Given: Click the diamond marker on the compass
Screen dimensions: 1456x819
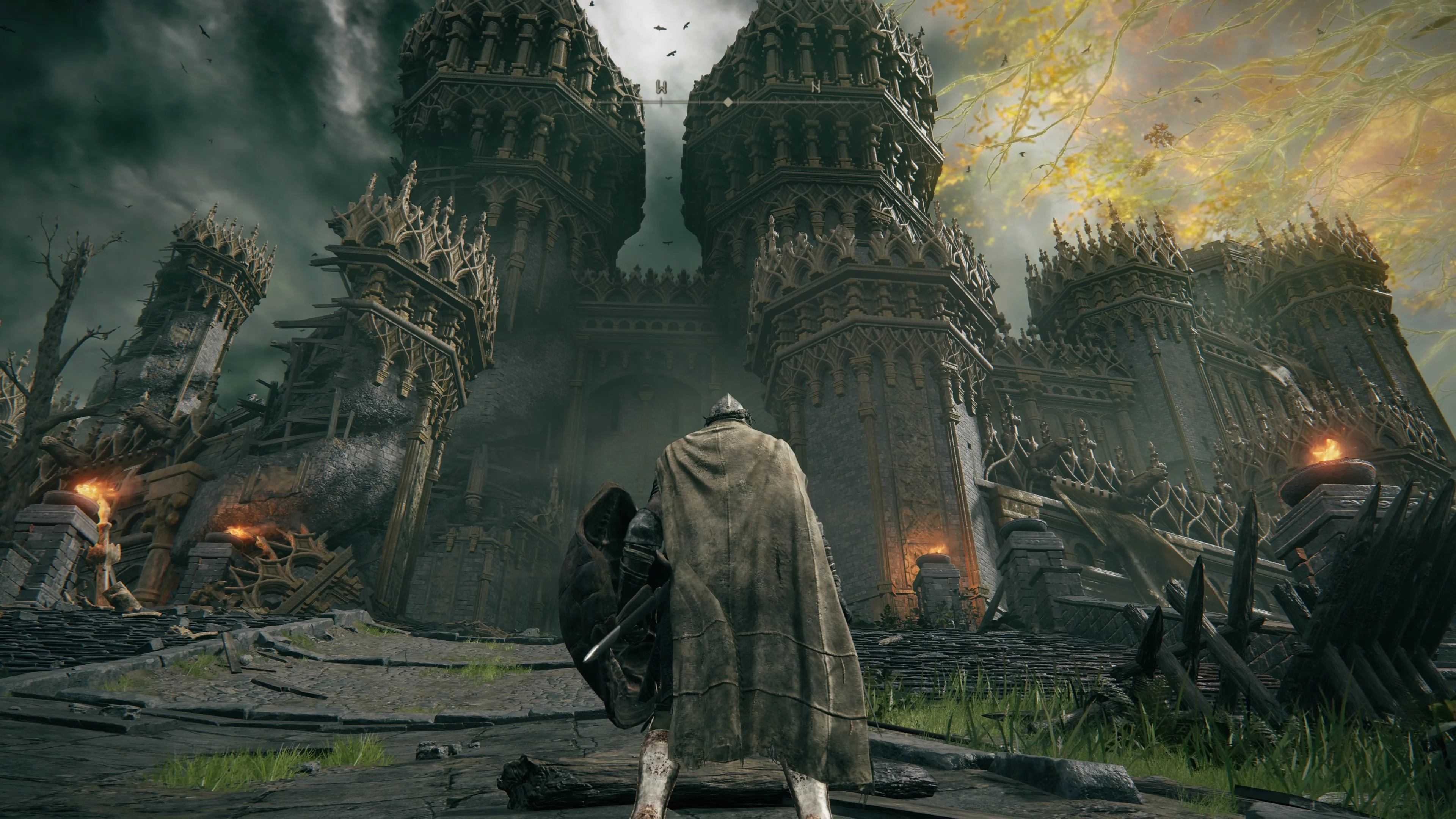Looking at the screenshot, I should click(728, 102).
